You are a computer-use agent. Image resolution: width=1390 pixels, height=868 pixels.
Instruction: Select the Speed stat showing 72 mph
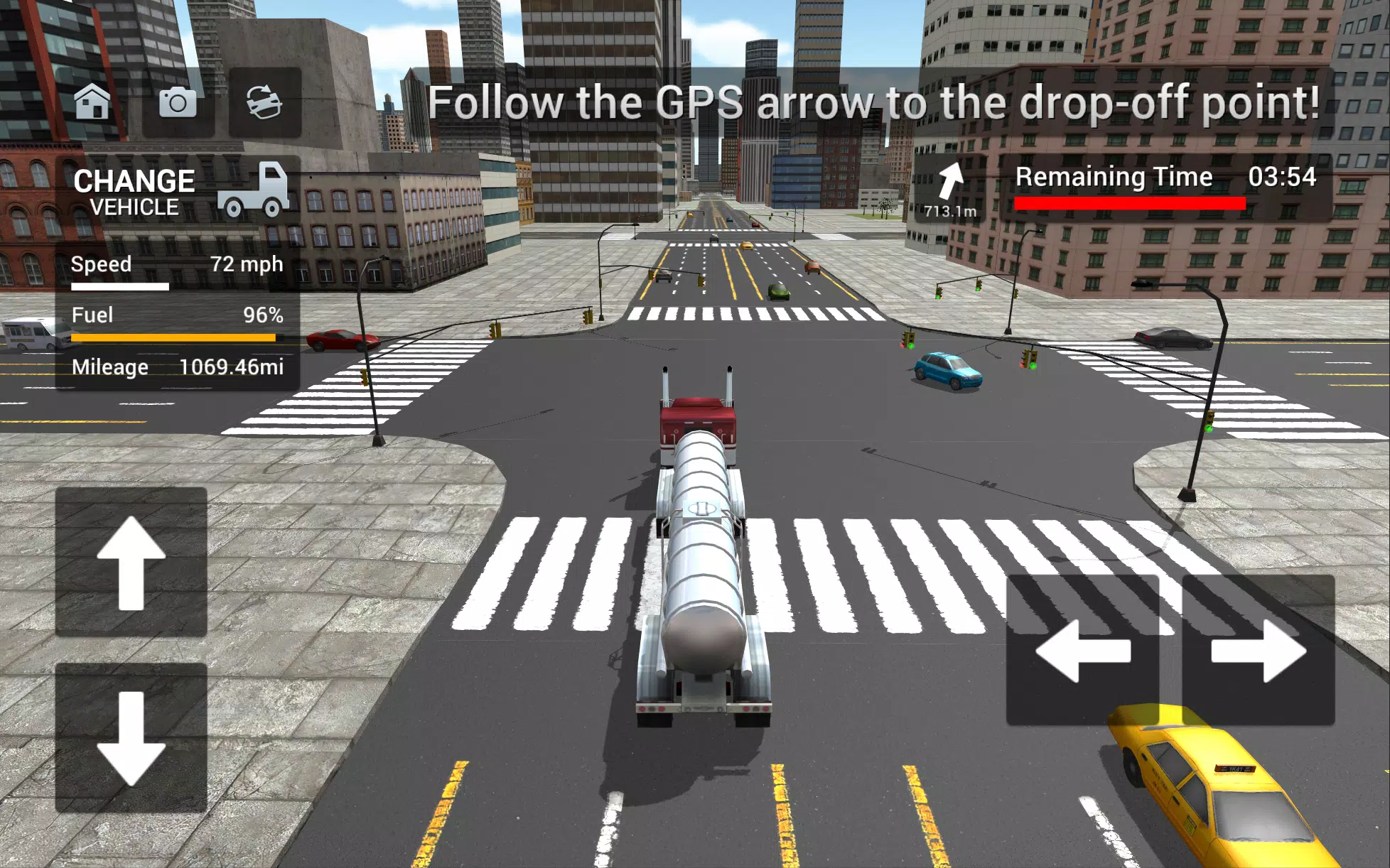[x=176, y=265]
